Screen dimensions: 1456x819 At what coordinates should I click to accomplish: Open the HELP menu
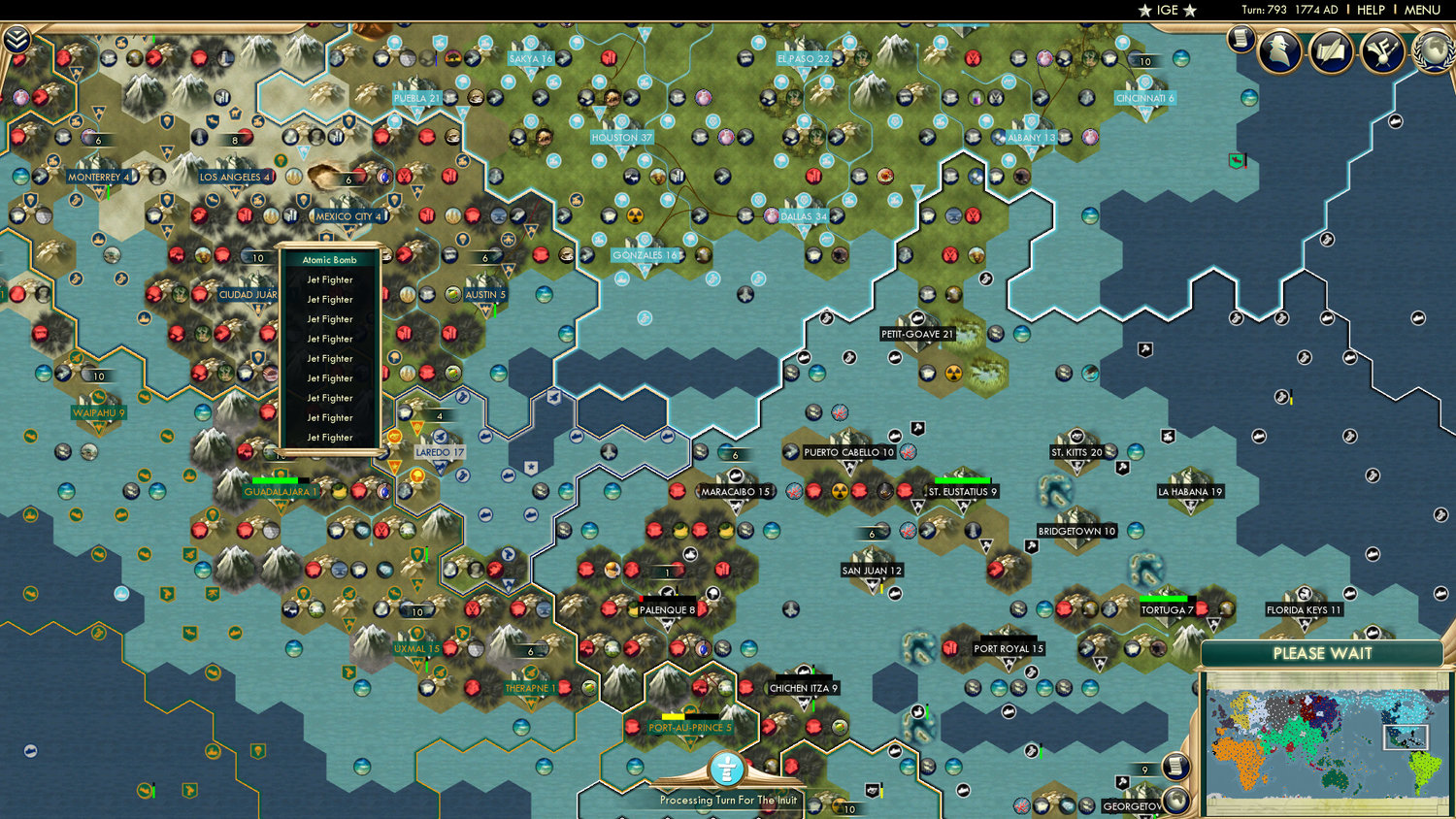(1372, 10)
